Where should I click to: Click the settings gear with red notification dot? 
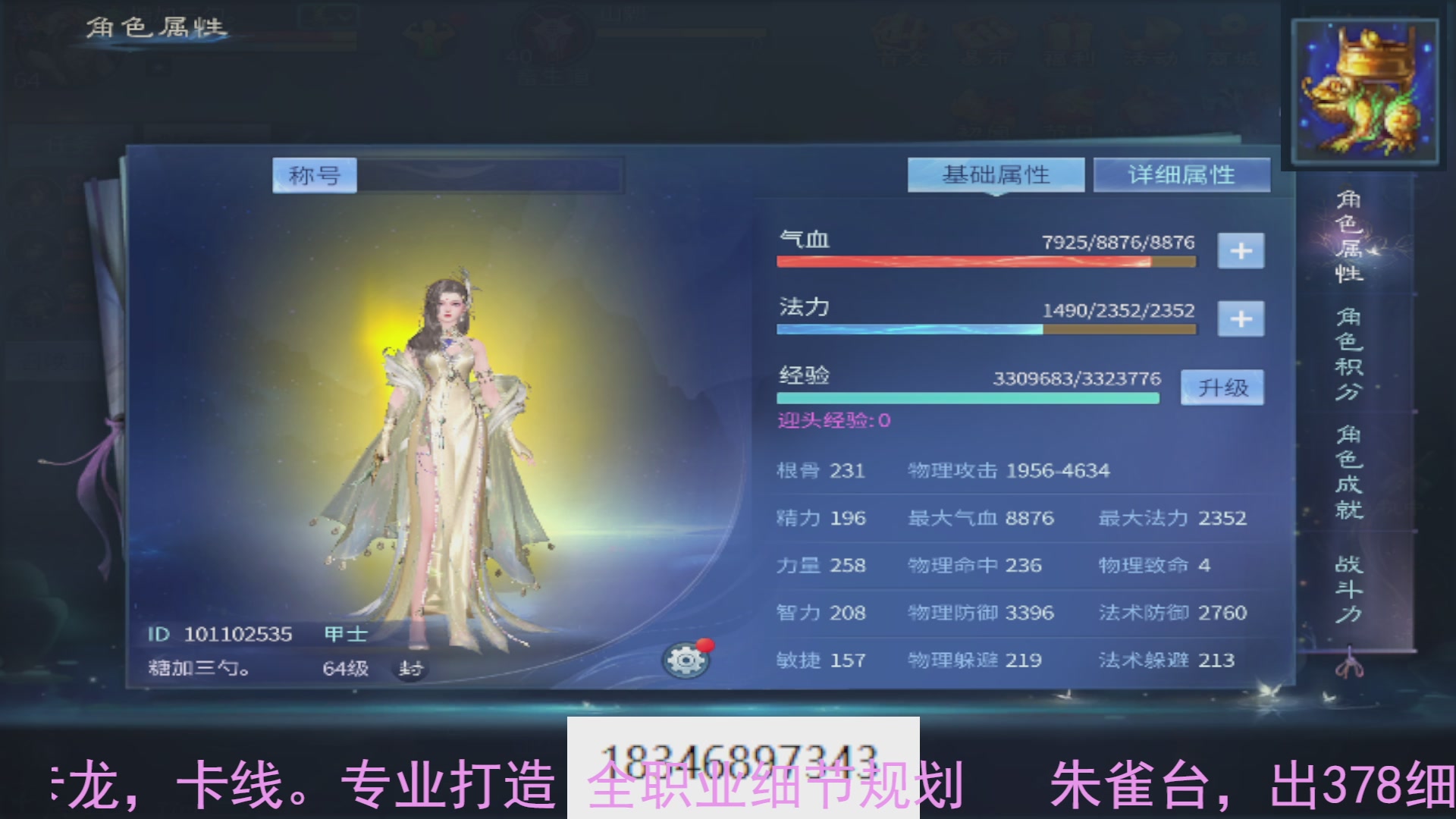click(685, 658)
